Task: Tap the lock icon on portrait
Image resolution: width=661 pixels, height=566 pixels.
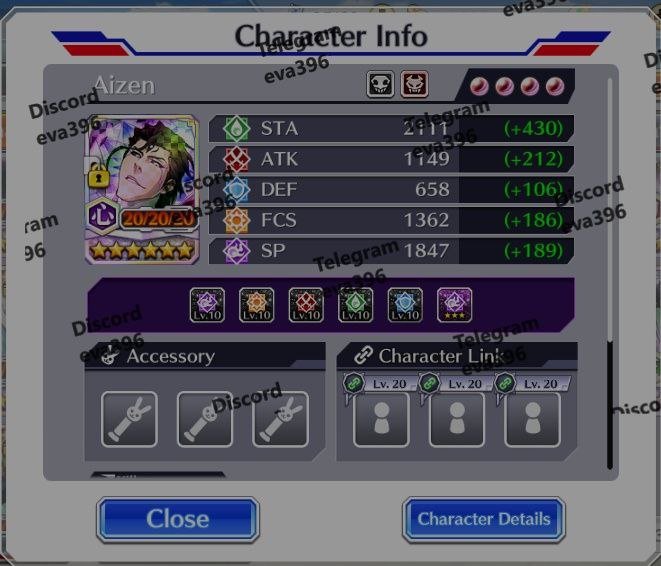Action: 99,176
